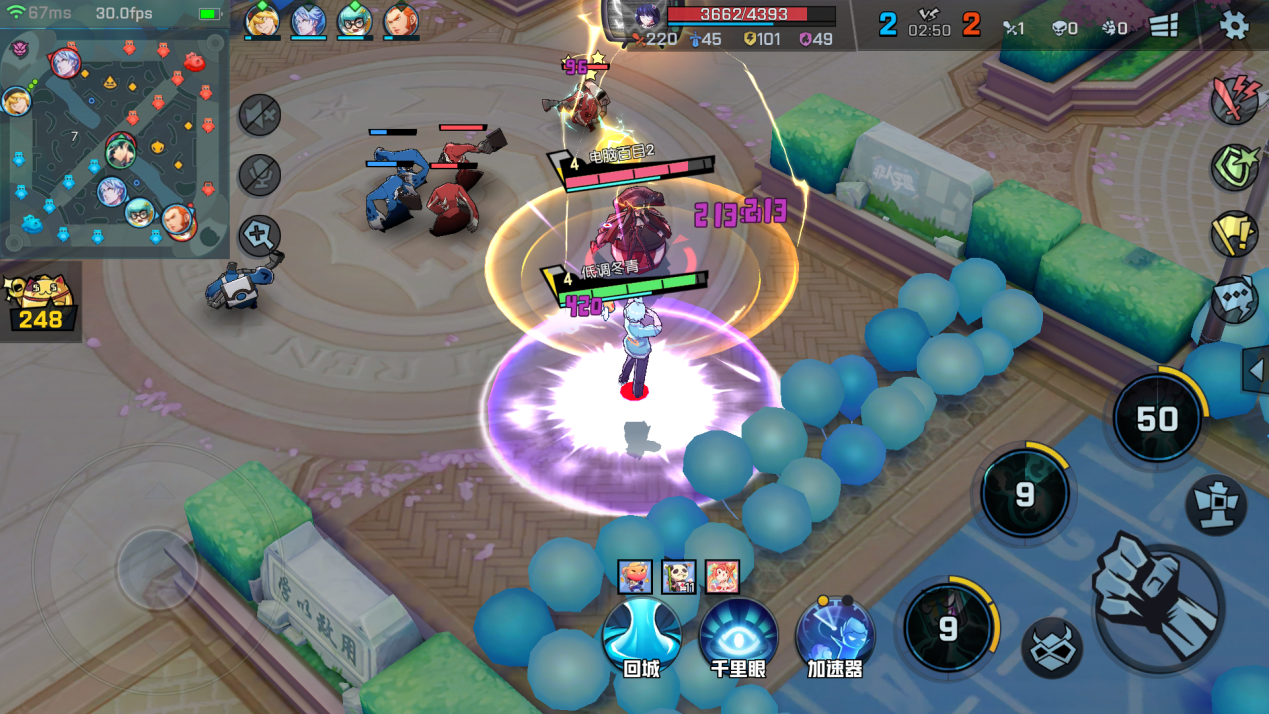The height and width of the screenshot is (714, 1269).
Task: Send the yellow flag alert signal
Action: click(1234, 234)
